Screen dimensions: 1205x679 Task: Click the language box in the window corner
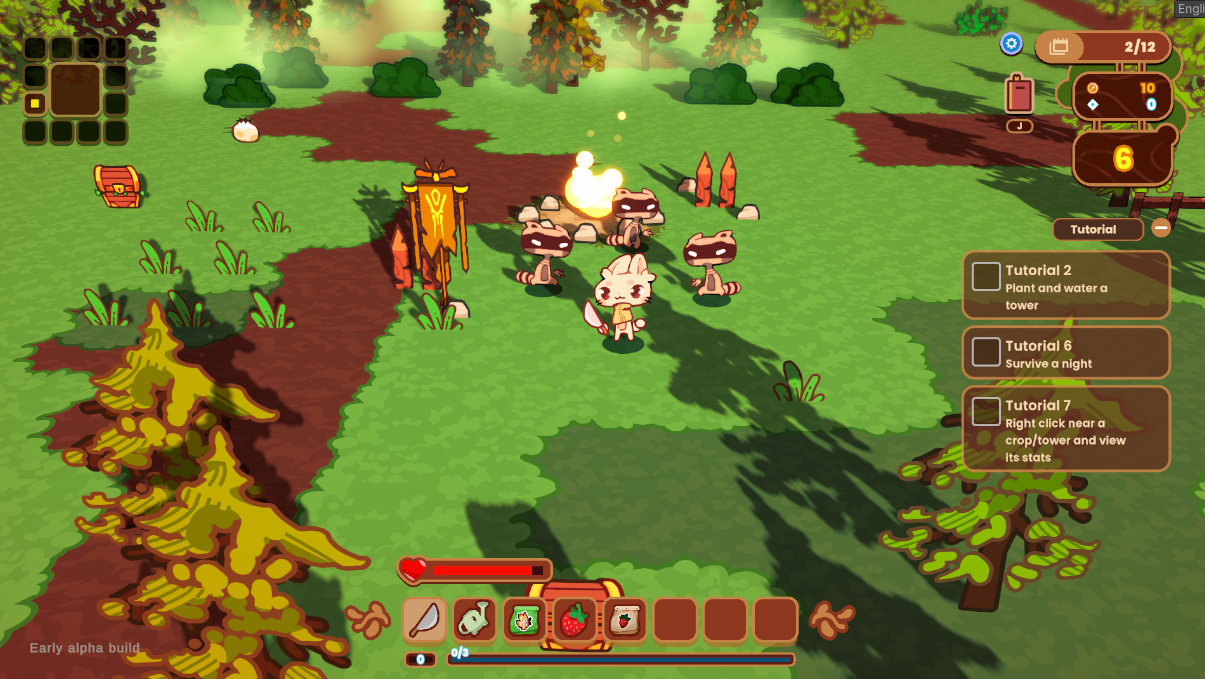[x=1190, y=9]
